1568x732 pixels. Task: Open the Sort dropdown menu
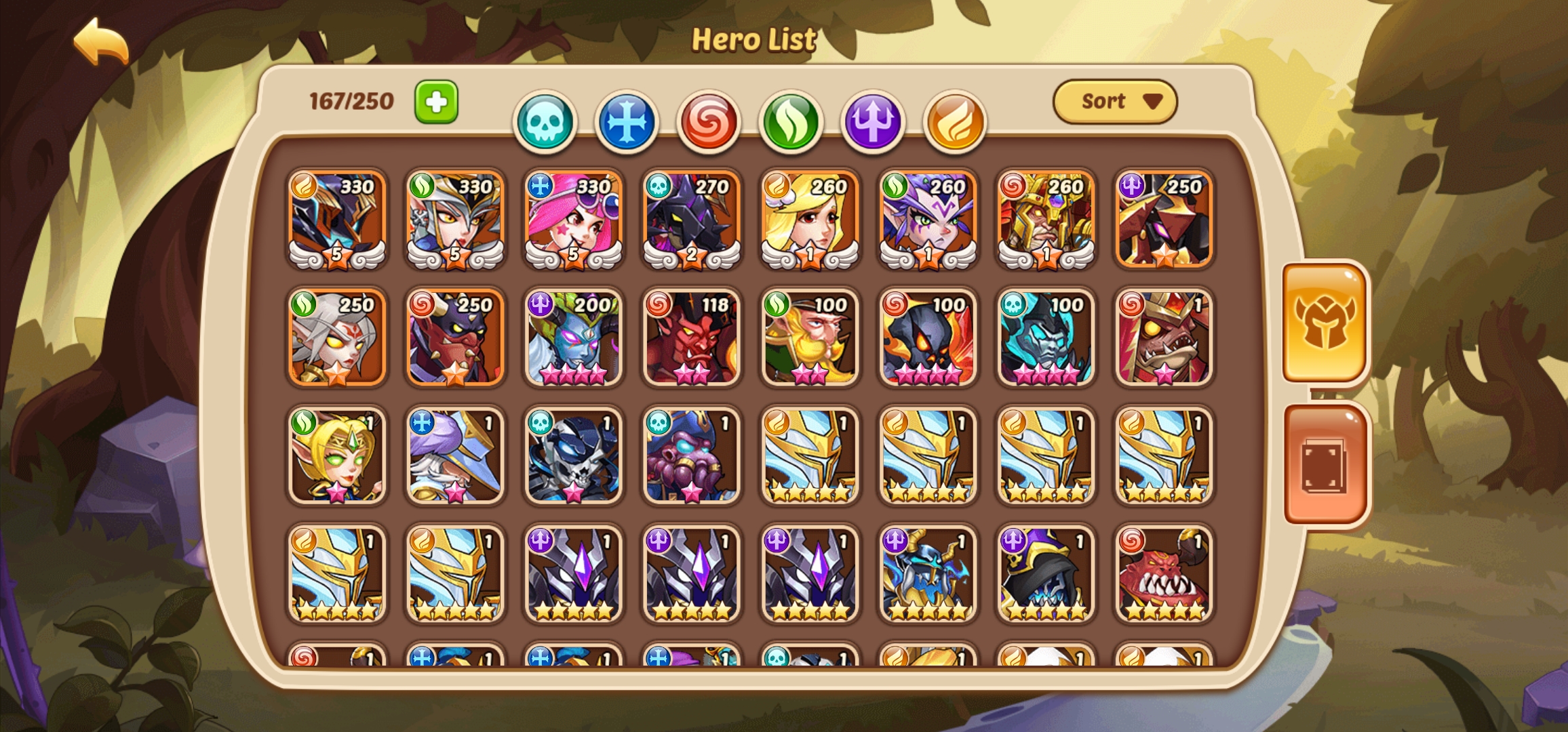point(1114,101)
